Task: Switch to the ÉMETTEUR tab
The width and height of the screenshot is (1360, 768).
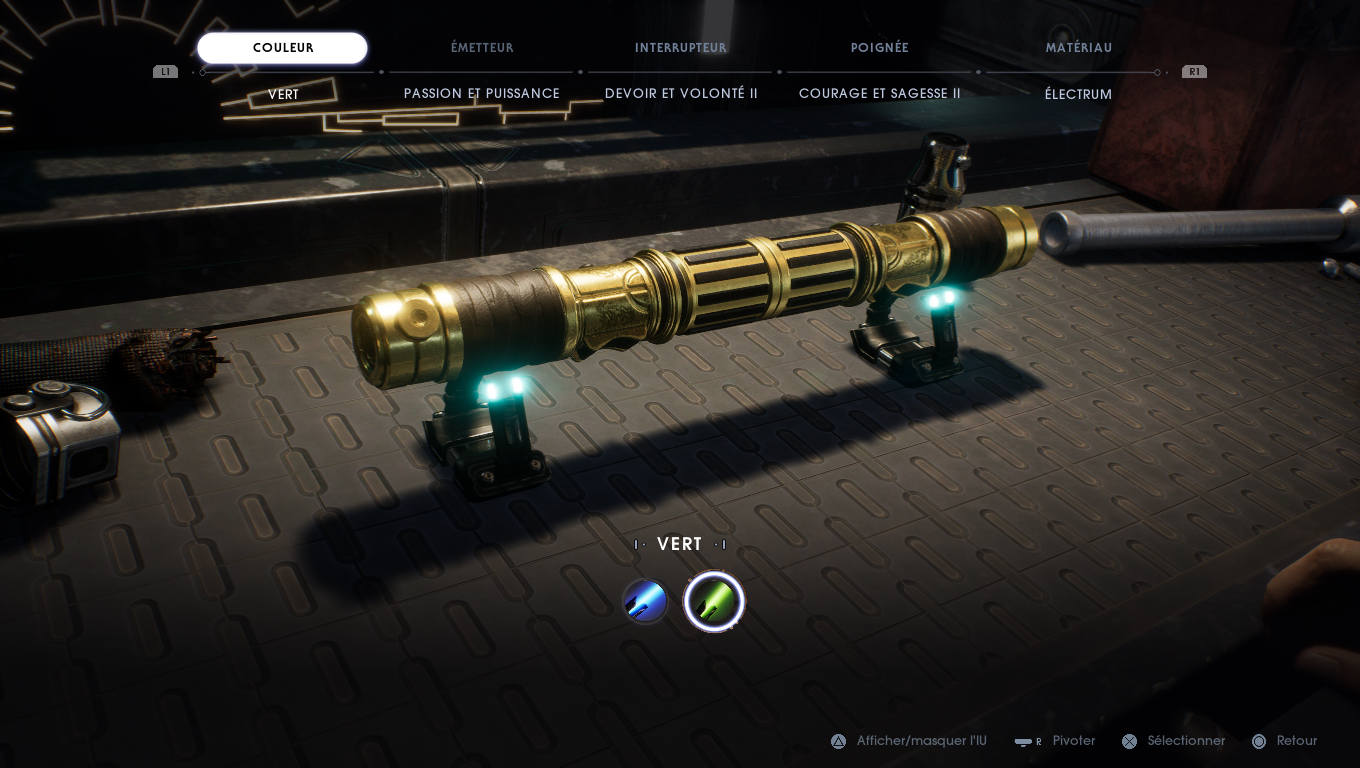Action: point(481,47)
